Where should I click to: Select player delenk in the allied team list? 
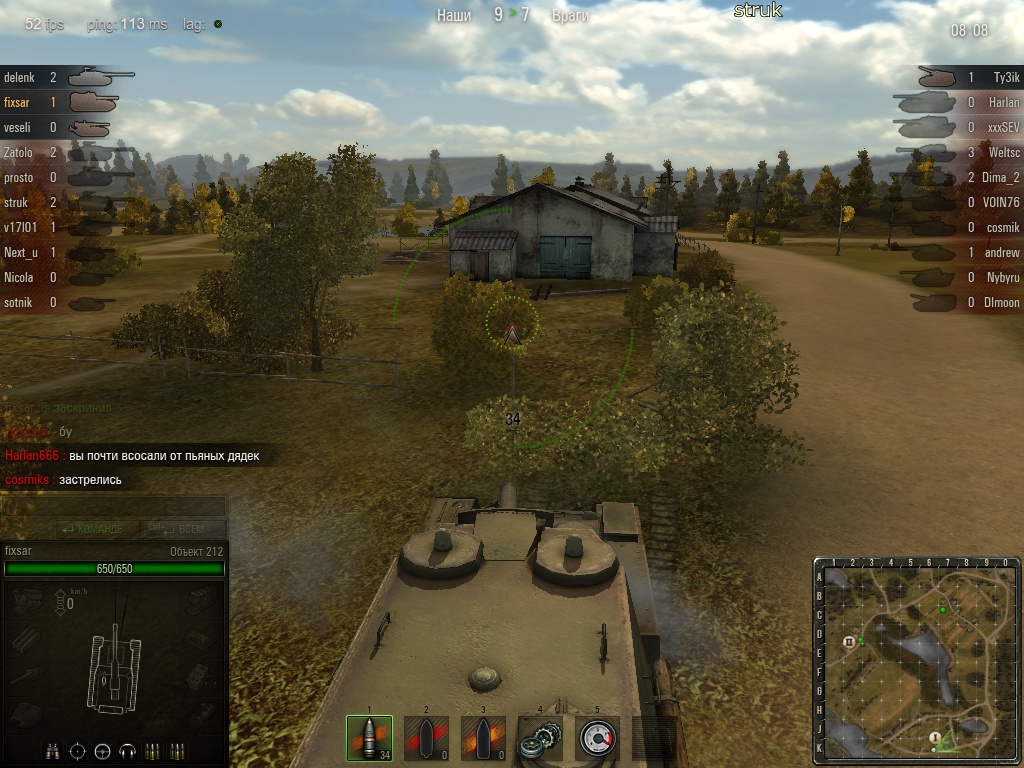pyautogui.click(x=19, y=77)
